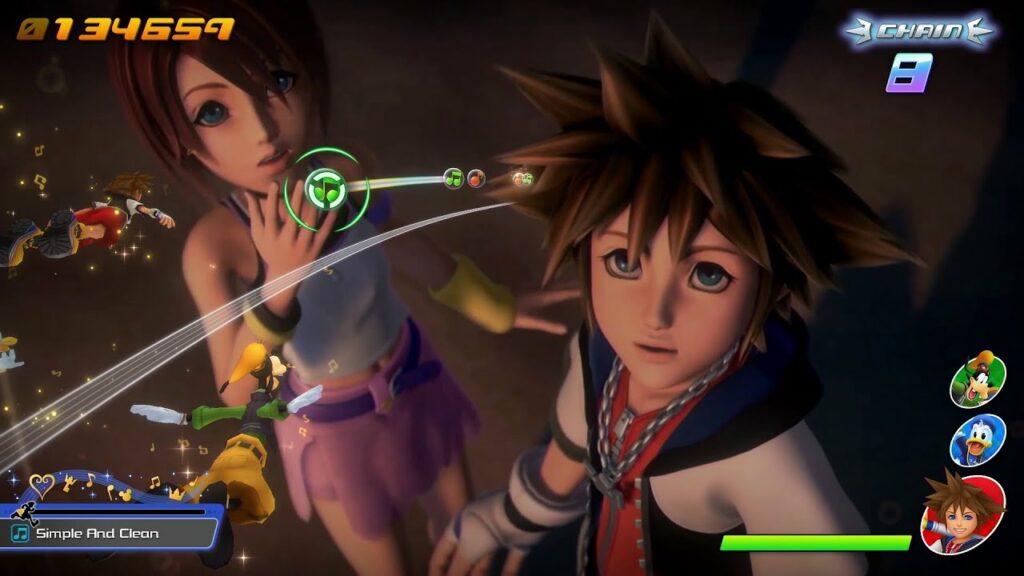This screenshot has height=576, width=1024.
Task: Select Goofy's party portrait
Action: point(977,379)
